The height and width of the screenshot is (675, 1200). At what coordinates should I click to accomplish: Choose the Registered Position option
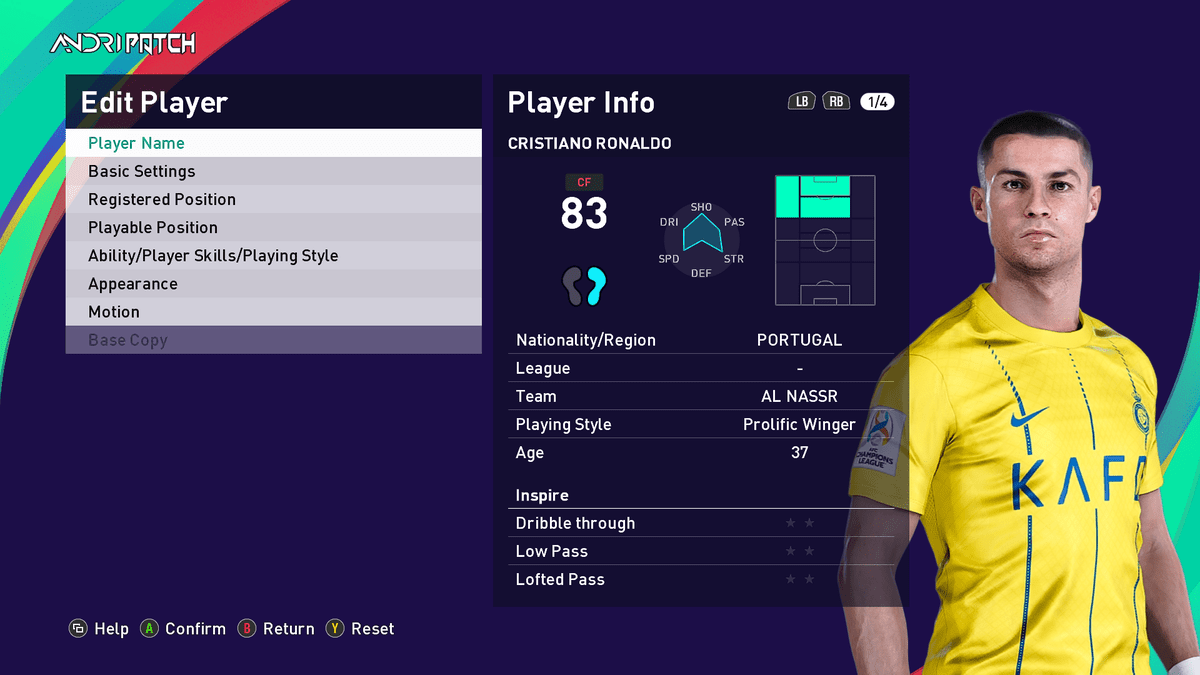coord(273,199)
